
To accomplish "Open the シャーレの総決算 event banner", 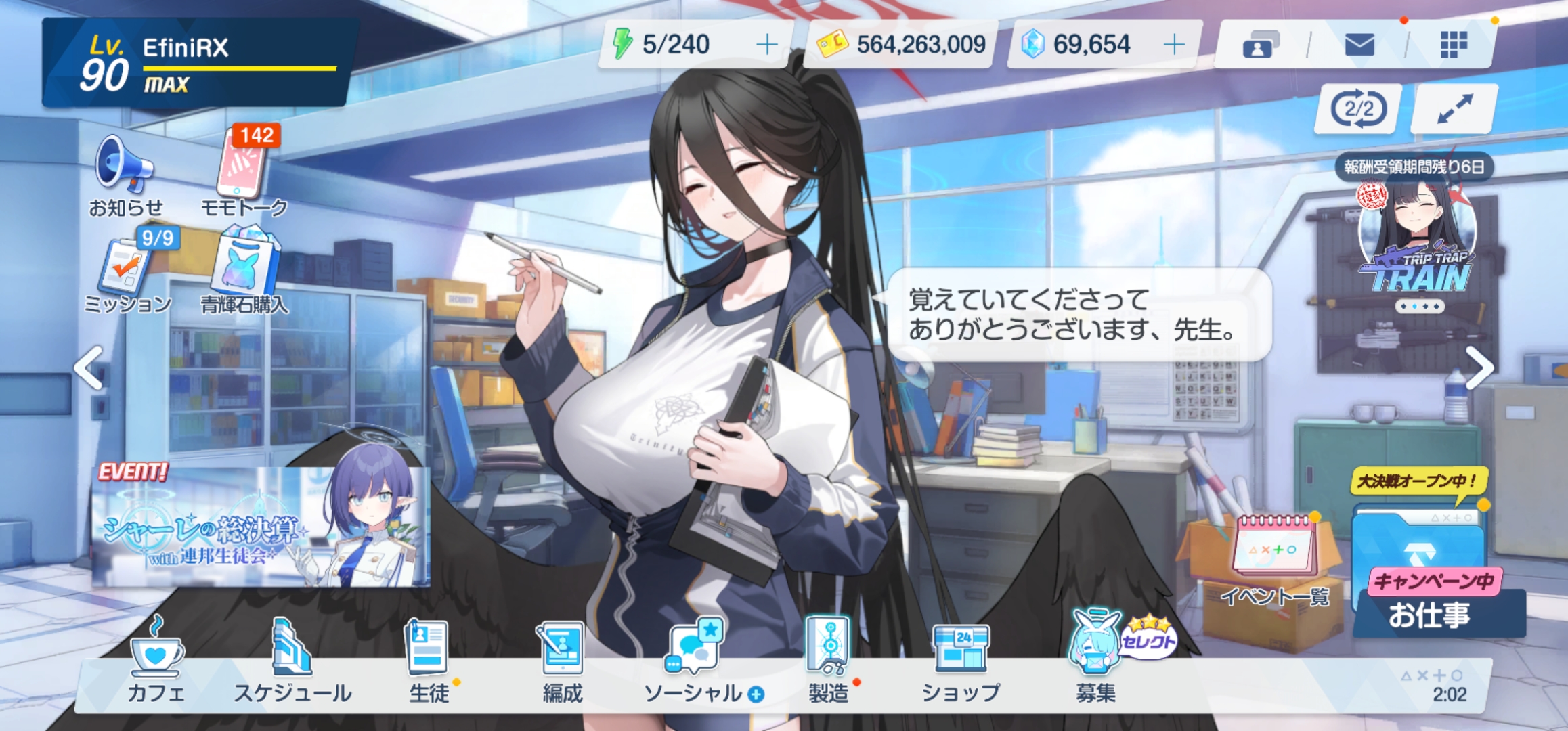I will point(261,528).
